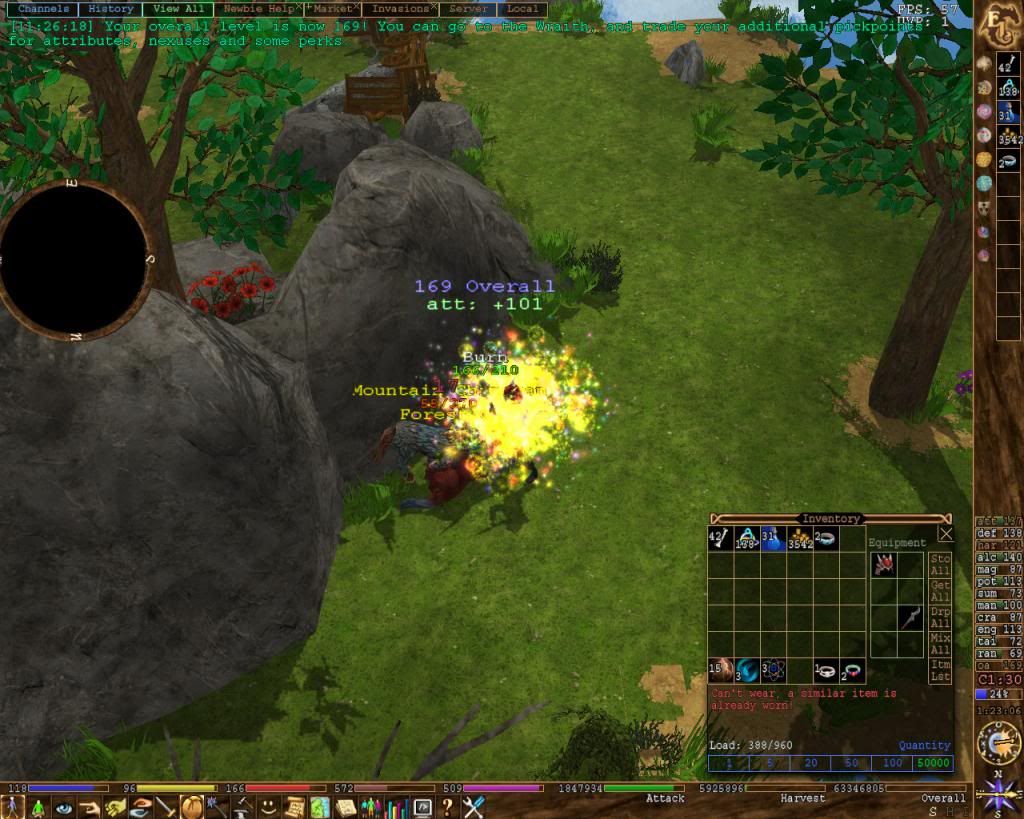Select the blue potion stack in inventory
The width and height of the screenshot is (1024, 819).
(x=772, y=539)
